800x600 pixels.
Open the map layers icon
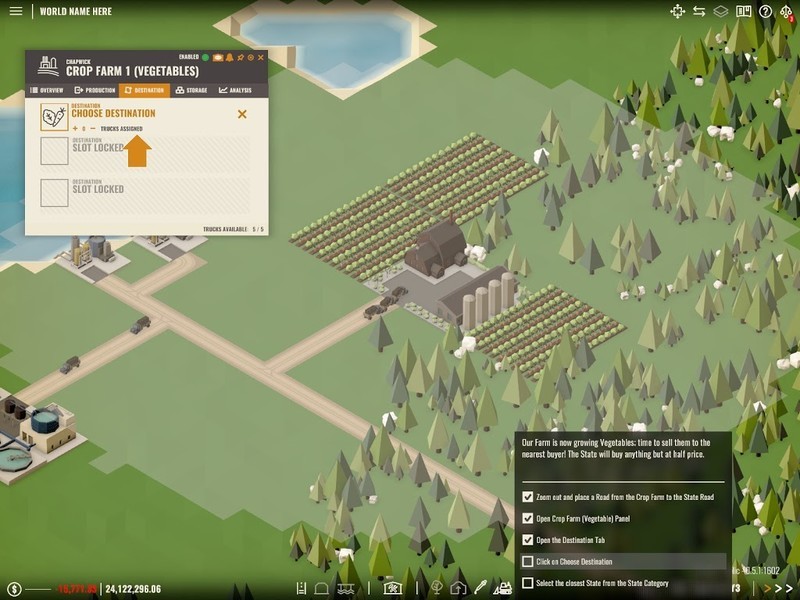click(721, 12)
